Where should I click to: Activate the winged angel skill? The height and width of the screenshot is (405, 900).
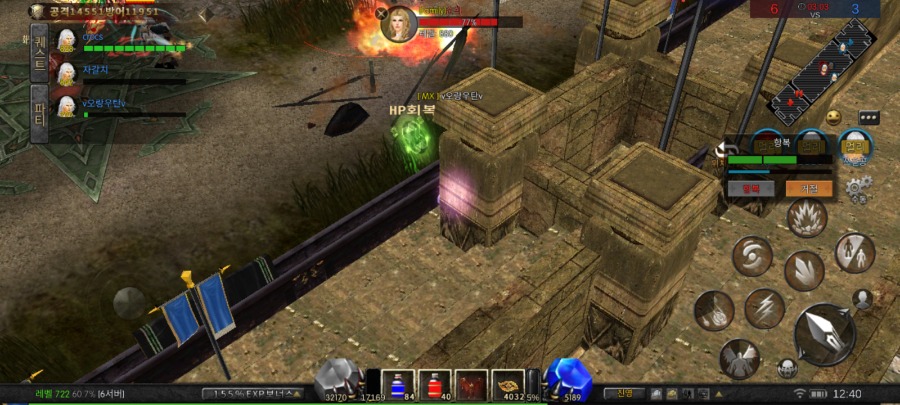(x=739, y=358)
